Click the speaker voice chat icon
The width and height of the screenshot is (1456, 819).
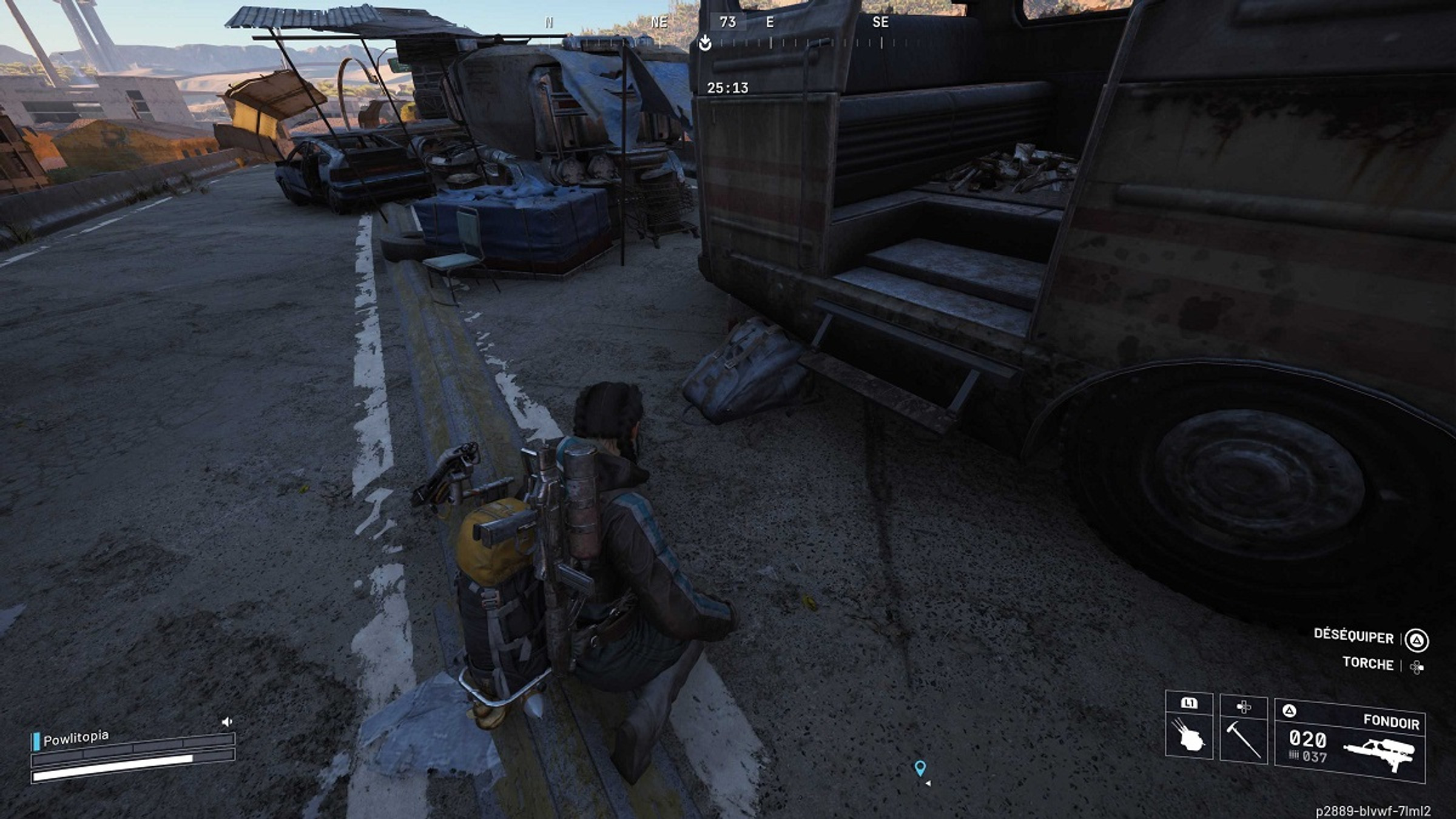pos(227,721)
